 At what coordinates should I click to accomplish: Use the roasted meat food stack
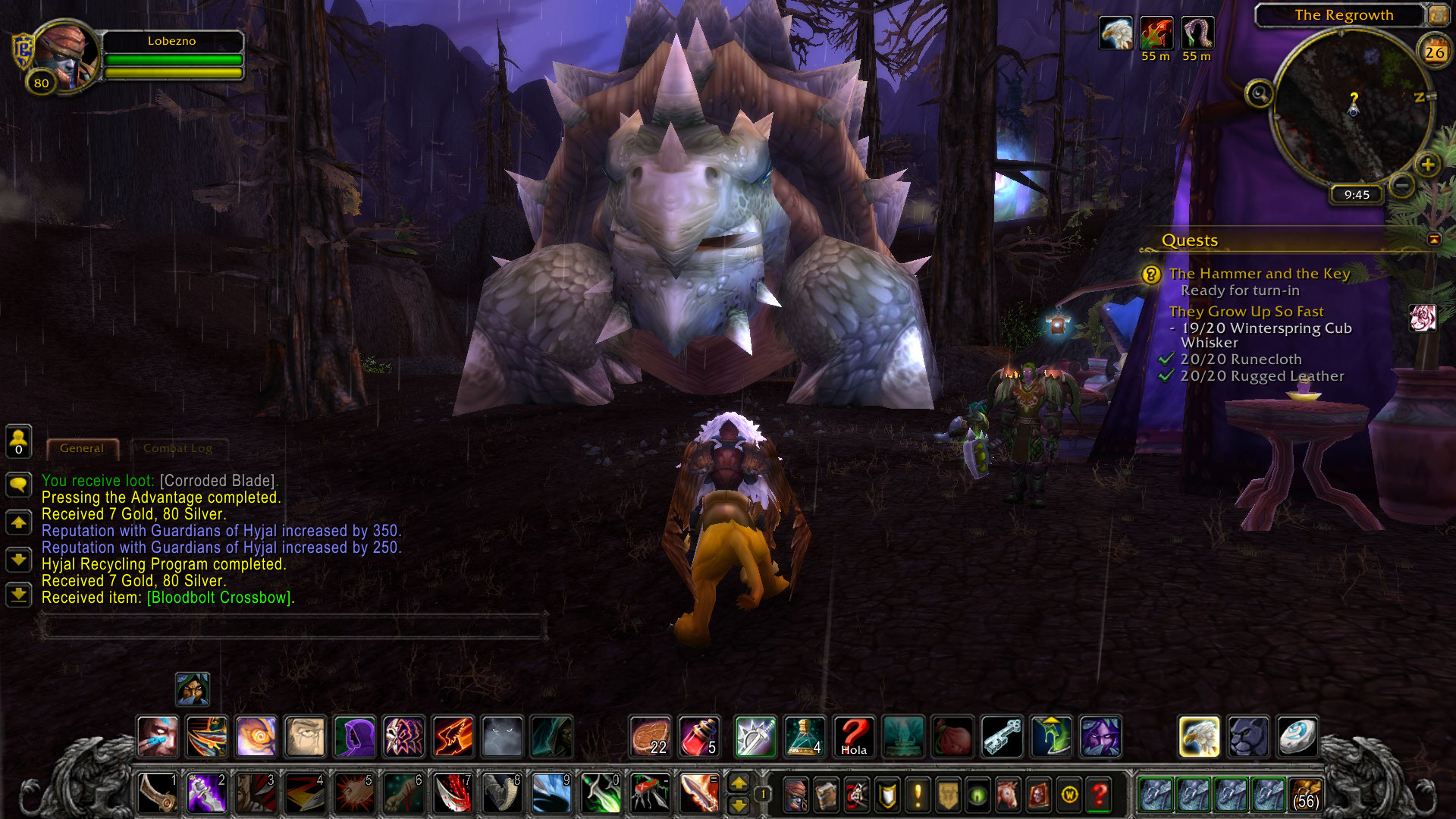point(650,736)
